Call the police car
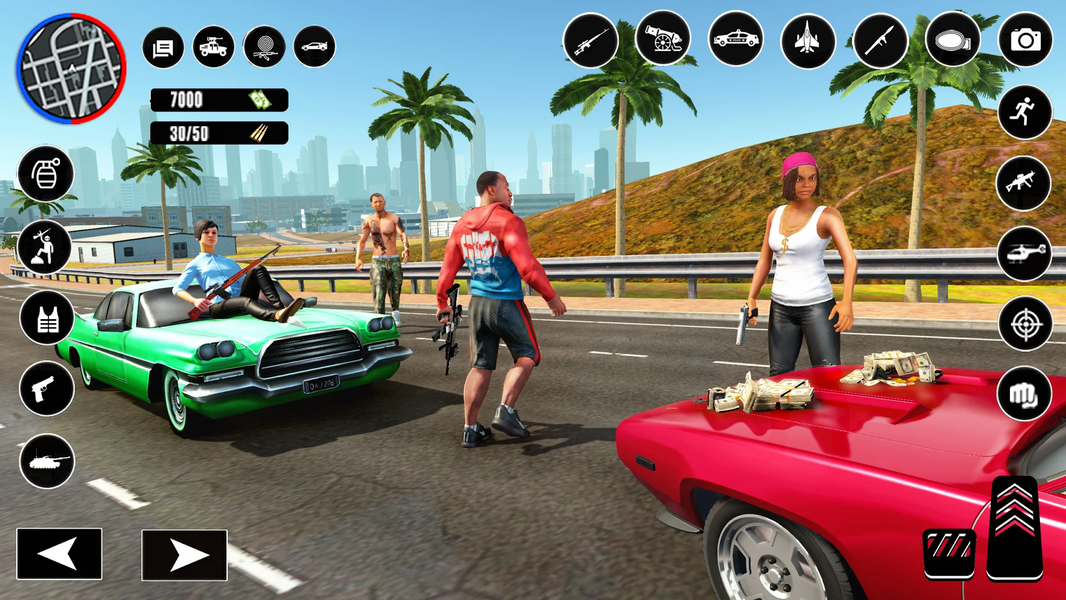Viewport: 1066px width, 600px height. (x=735, y=40)
